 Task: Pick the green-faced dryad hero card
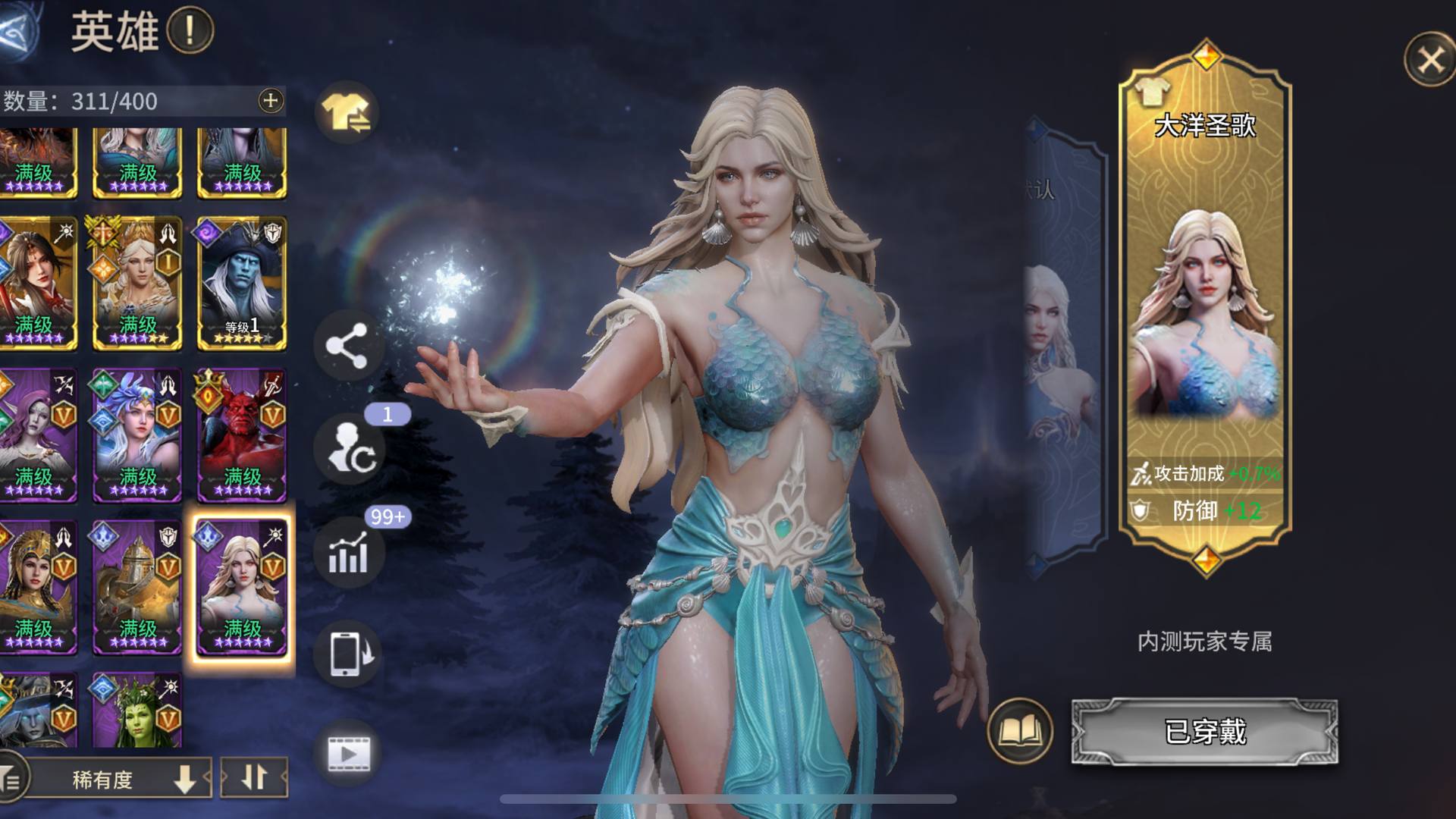(x=137, y=711)
